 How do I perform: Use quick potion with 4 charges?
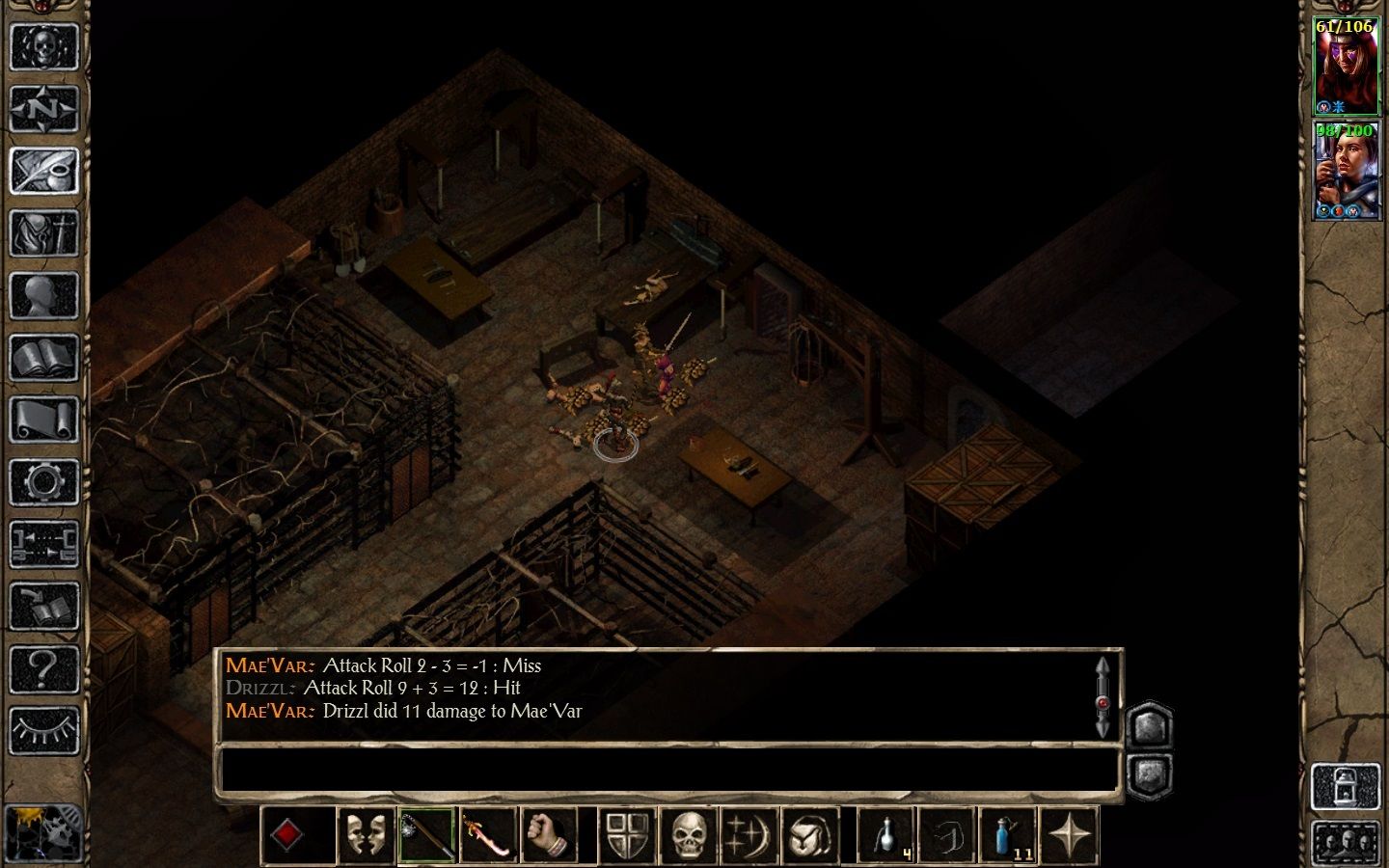884,834
